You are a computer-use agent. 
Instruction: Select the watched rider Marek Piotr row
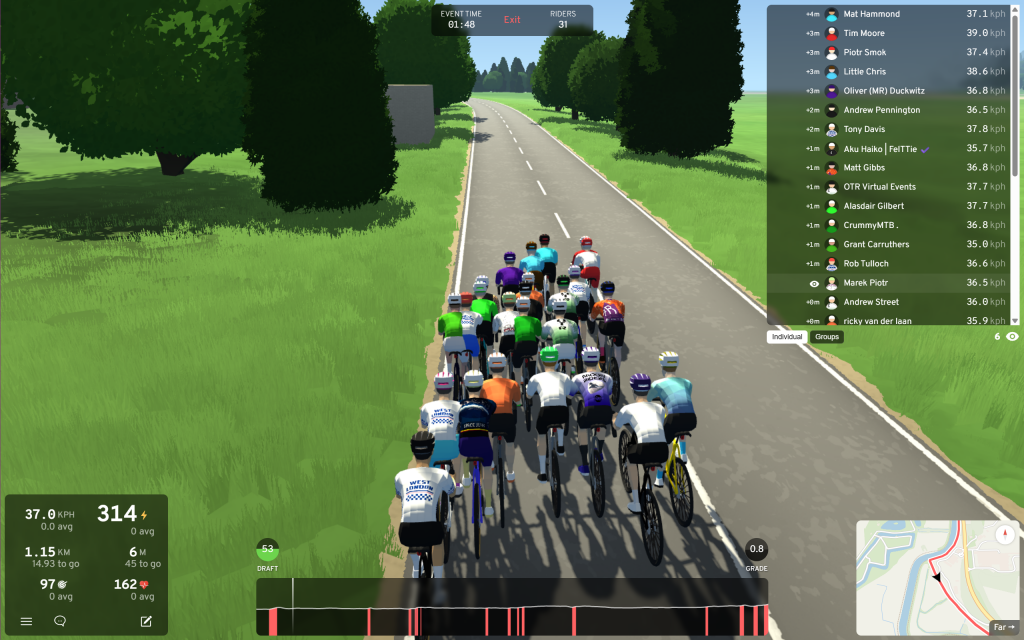click(868, 283)
